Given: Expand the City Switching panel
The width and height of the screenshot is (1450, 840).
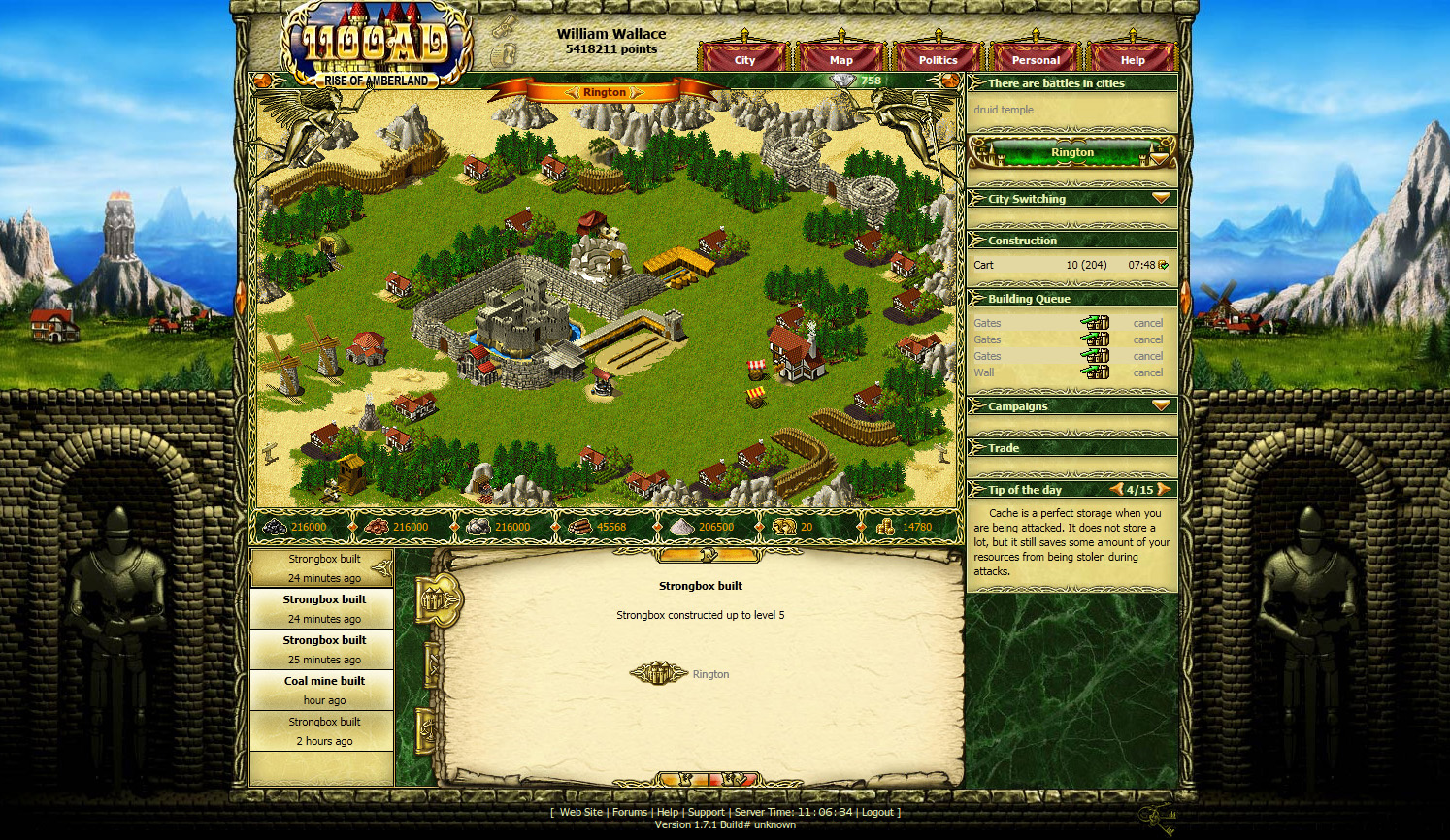Looking at the screenshot, I should pyautogui.click(x=1161, y=198).
